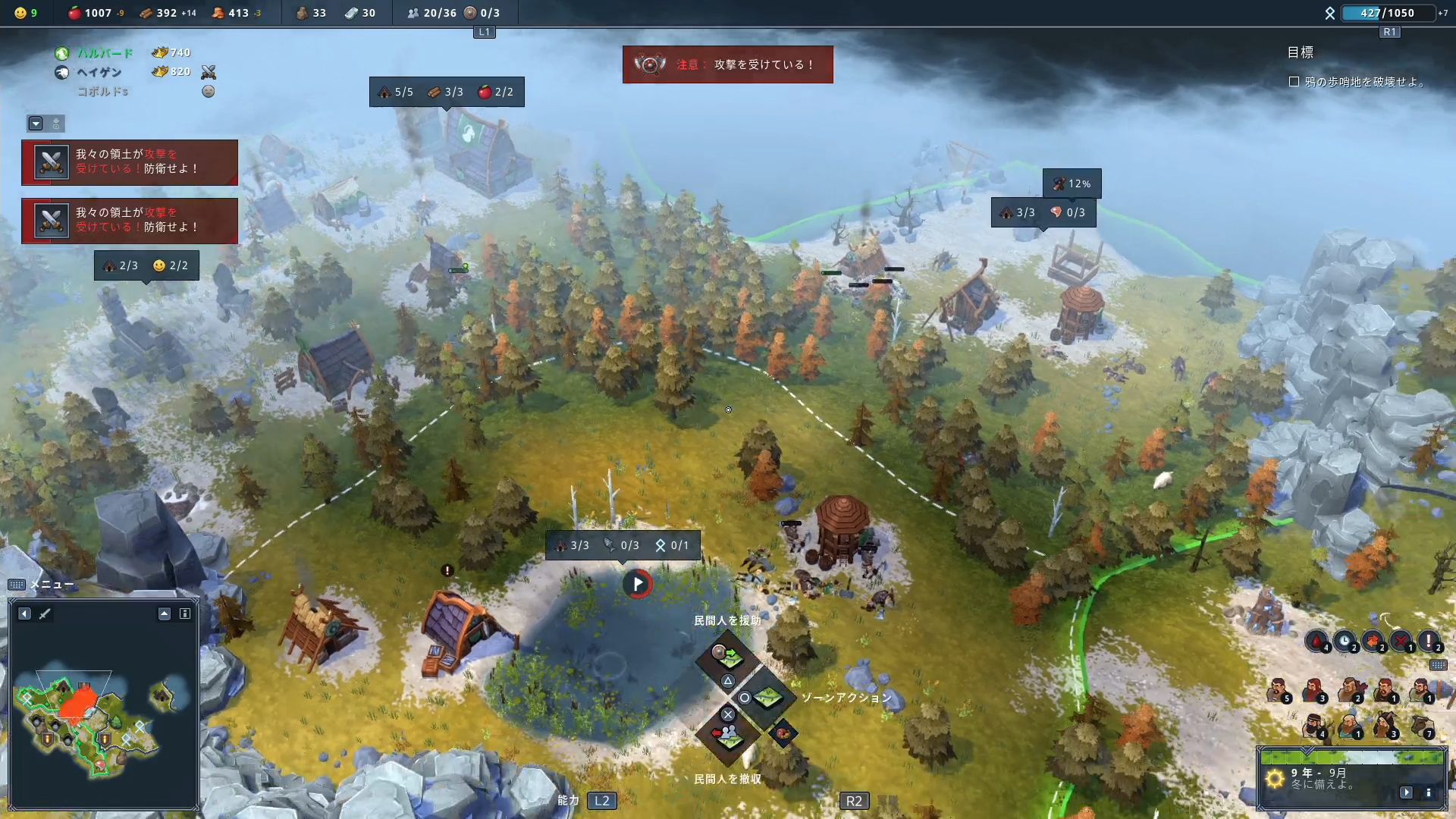Screen dimensions: 1456x819
Task: Click the minimap's left-arrow collapse button
Action: pos(25,613)
